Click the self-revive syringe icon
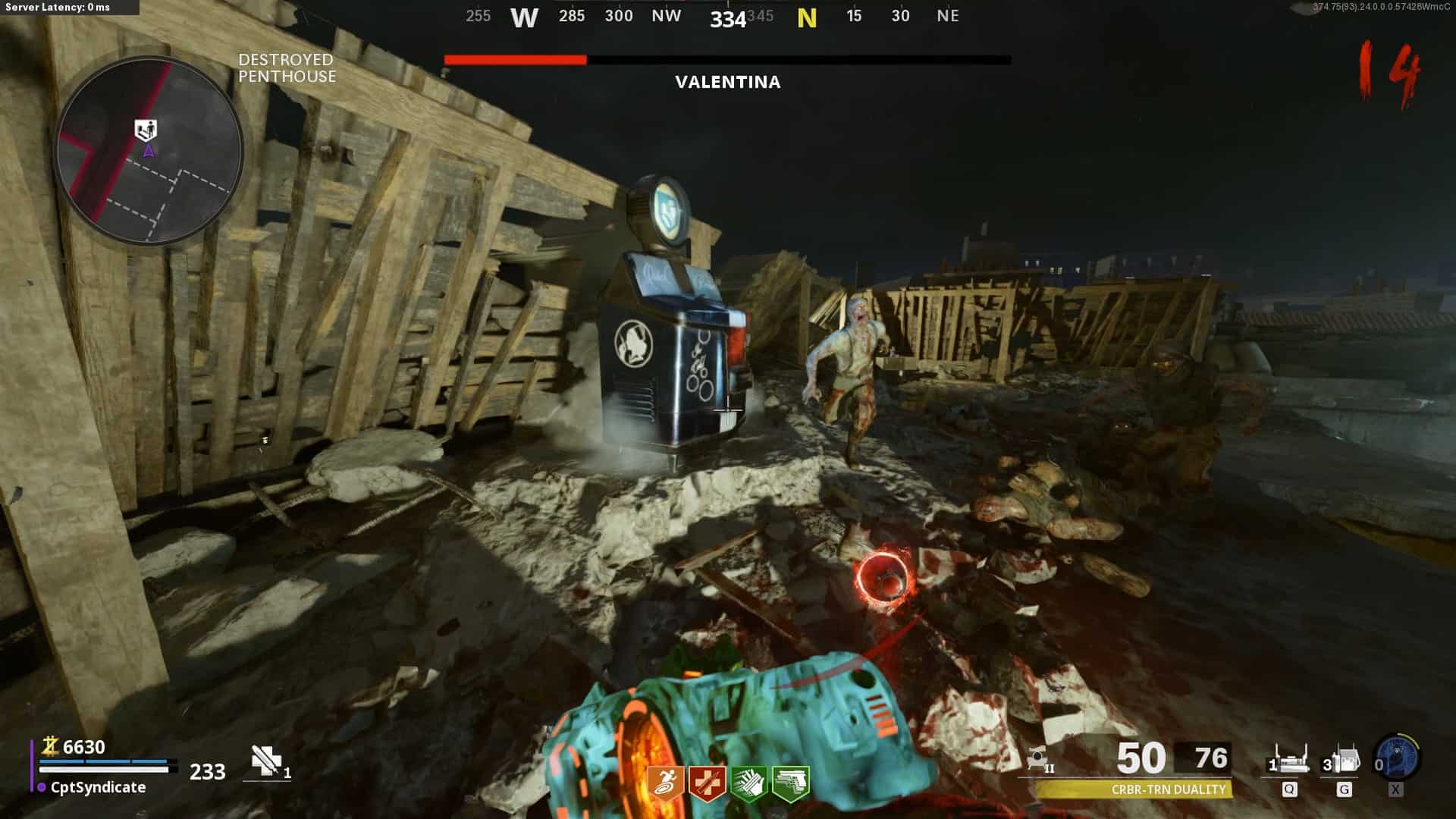 pyautogui.click(x=266, y=761)
